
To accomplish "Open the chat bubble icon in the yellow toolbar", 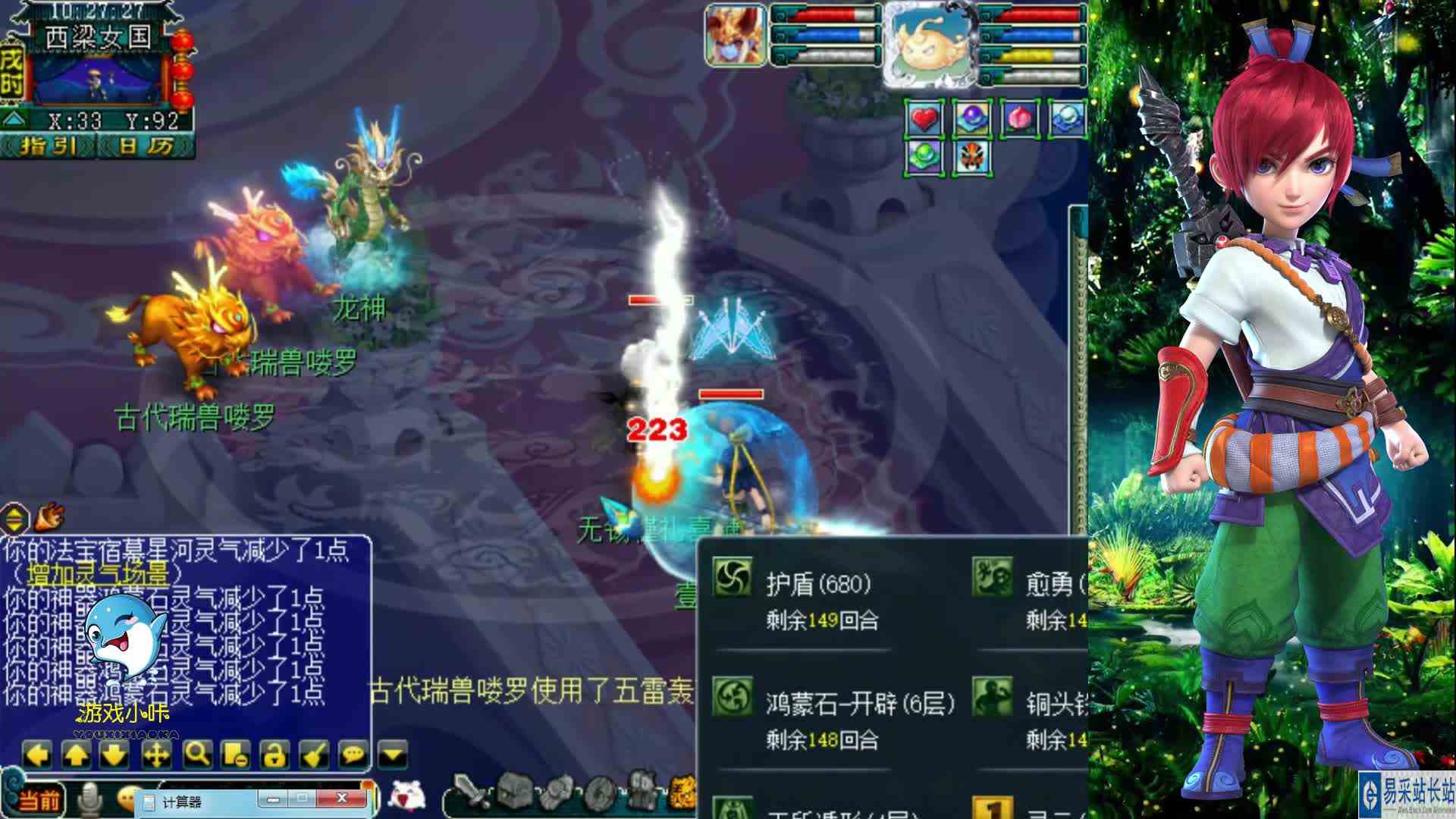I will [353, 753].
